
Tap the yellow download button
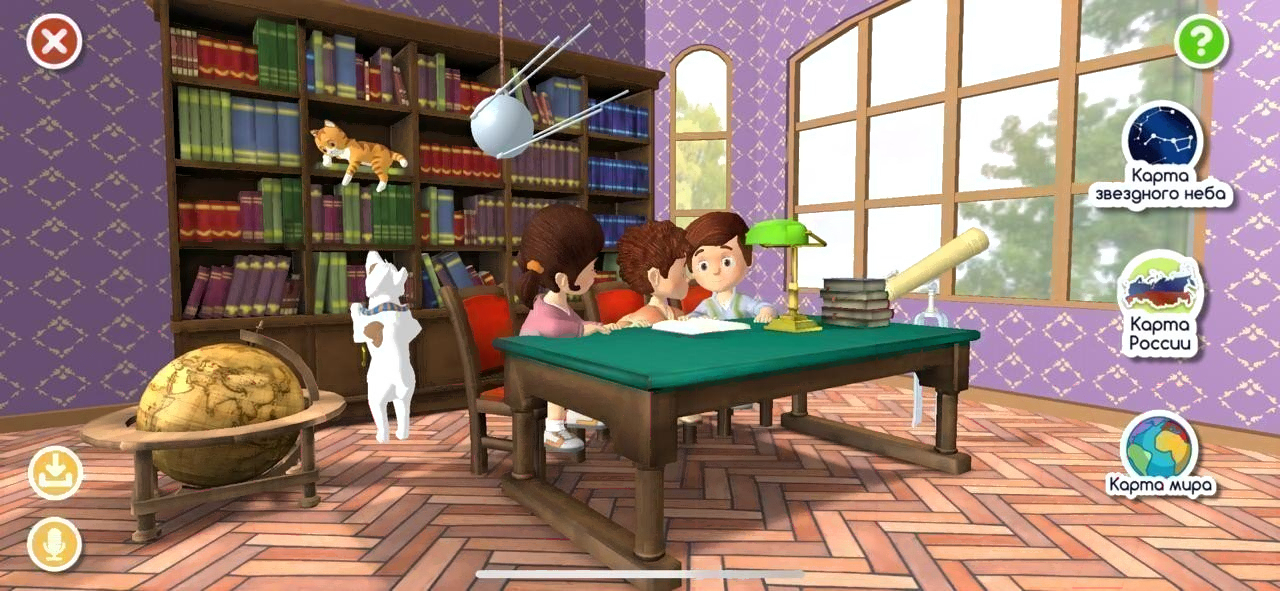(x=55, y=473)
